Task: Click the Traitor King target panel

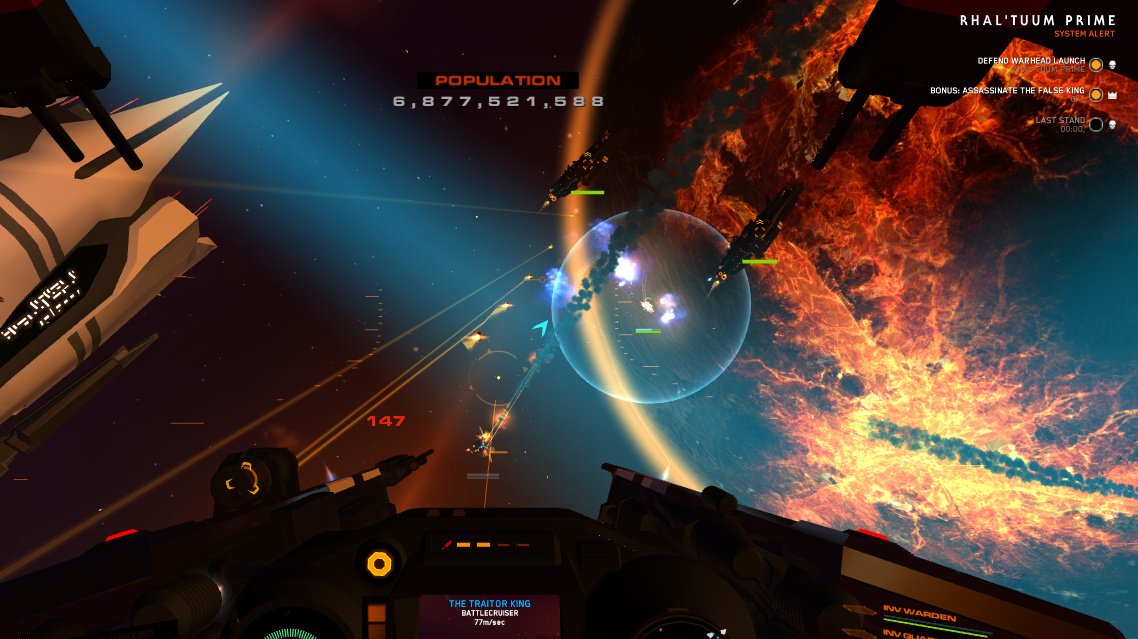Action: coord(489,612)
